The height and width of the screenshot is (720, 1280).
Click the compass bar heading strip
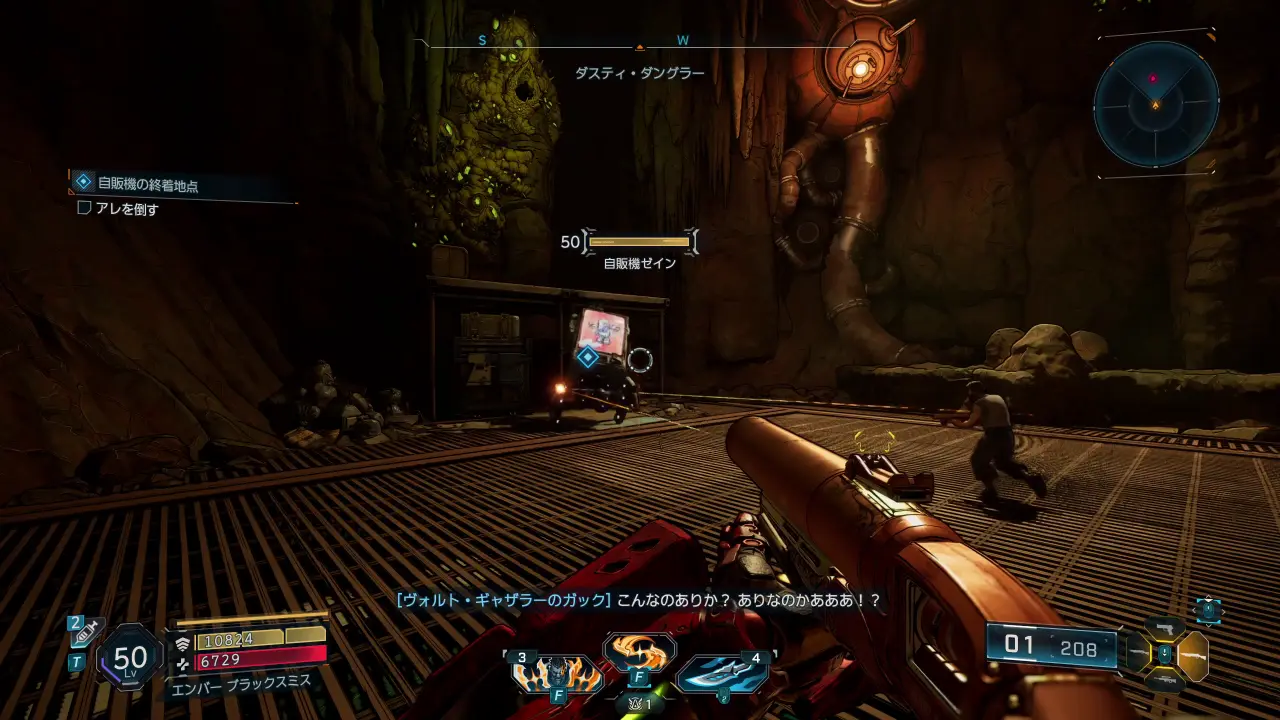[638, 44]
